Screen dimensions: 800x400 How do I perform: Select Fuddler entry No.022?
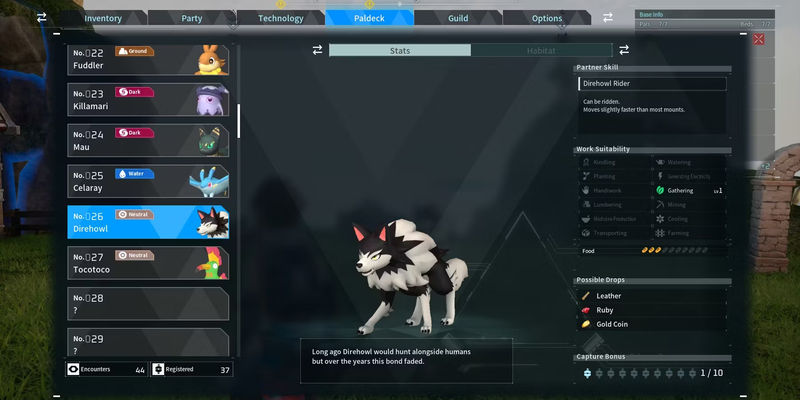point(148,59)
